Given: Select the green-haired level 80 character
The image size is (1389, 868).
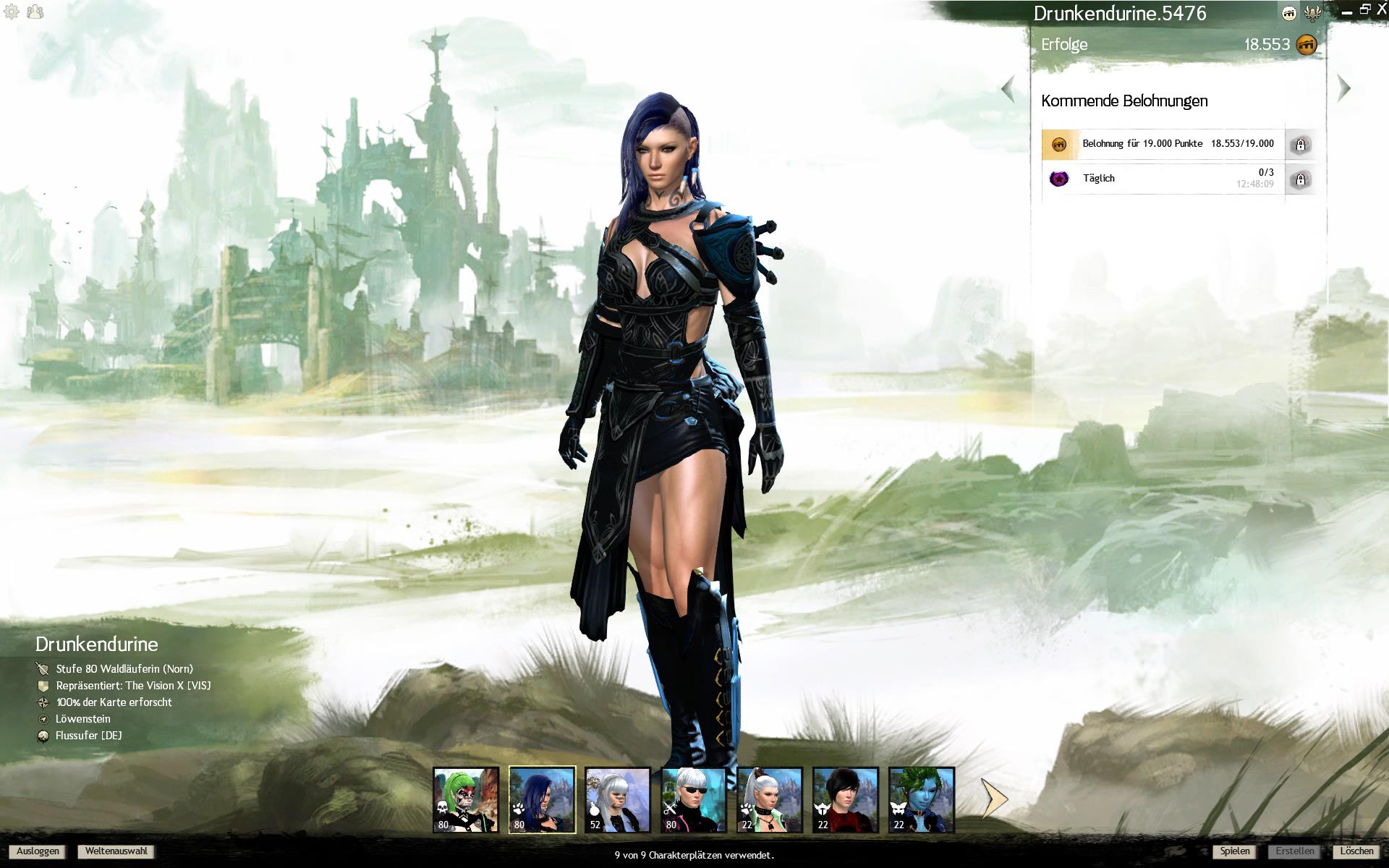Looking at the screenshot, I should [x=466, y=800].
